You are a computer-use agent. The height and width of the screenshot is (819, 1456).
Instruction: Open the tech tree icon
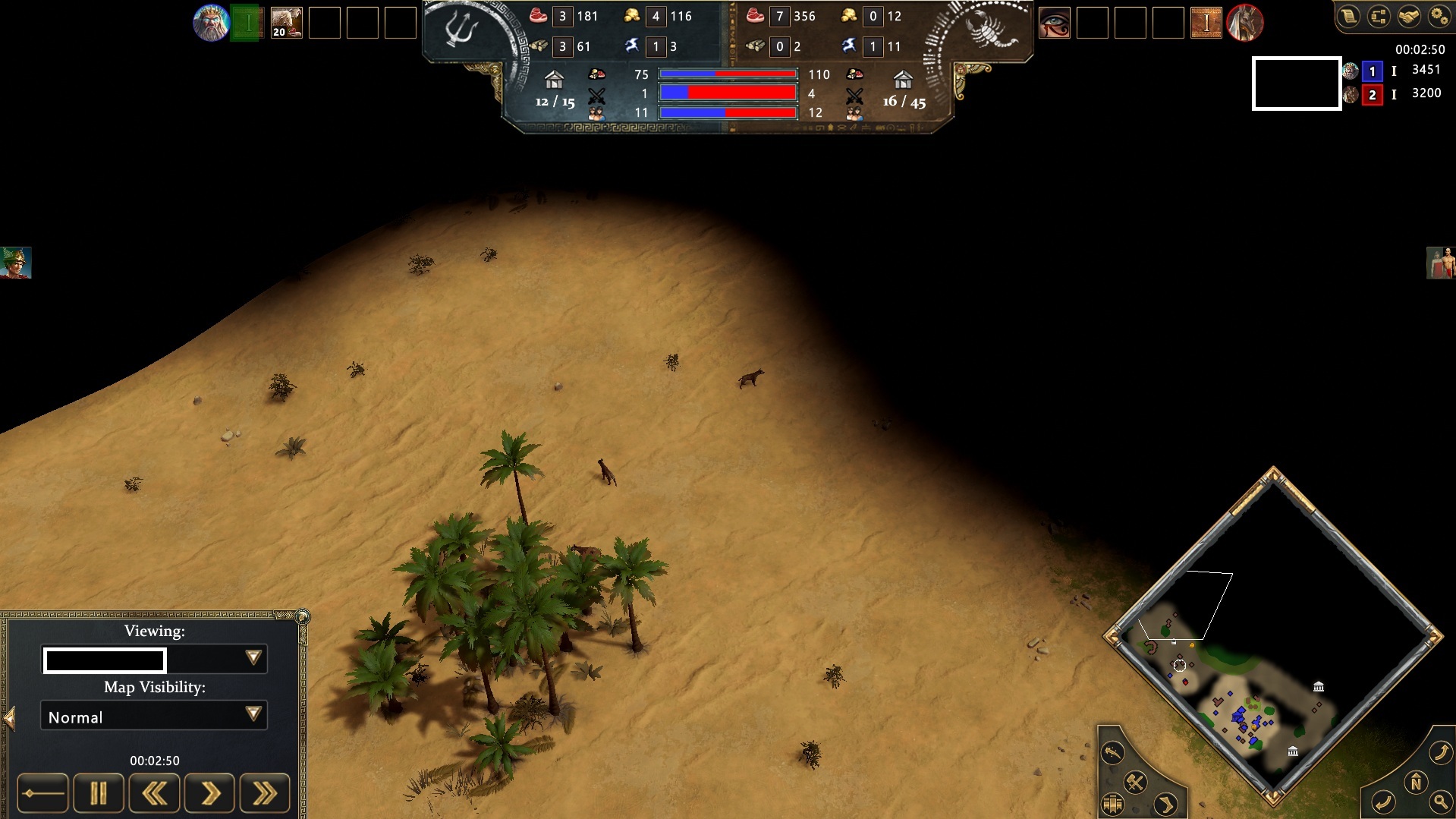point(1378,17)
